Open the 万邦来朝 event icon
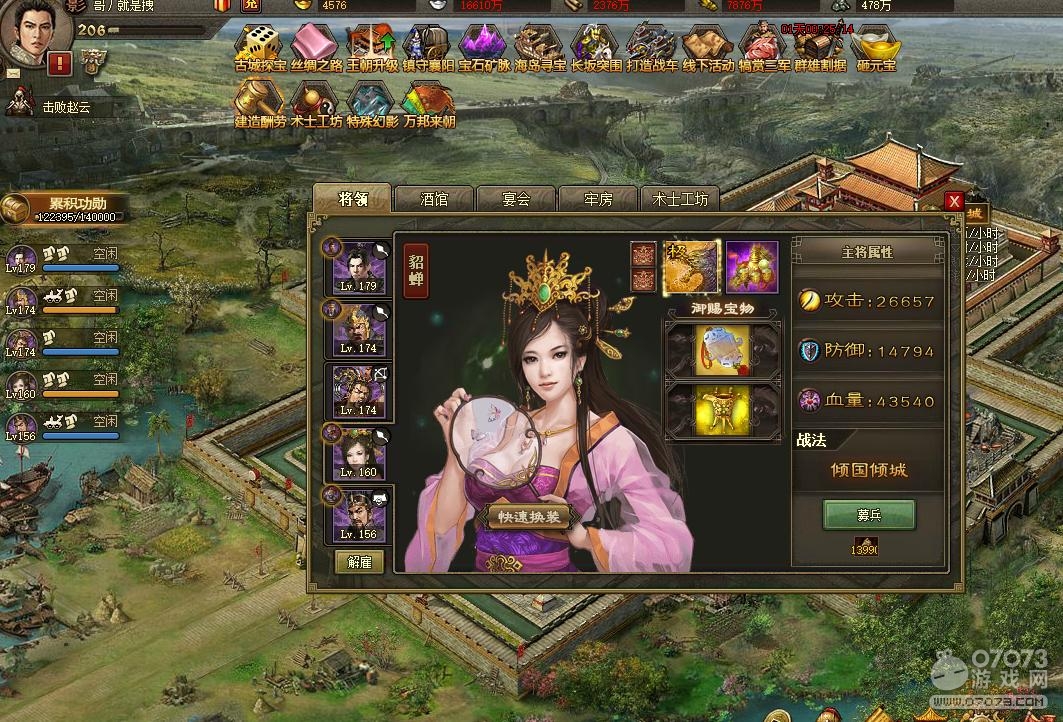The image size is (1063, 722). click(x=429, y=104)
